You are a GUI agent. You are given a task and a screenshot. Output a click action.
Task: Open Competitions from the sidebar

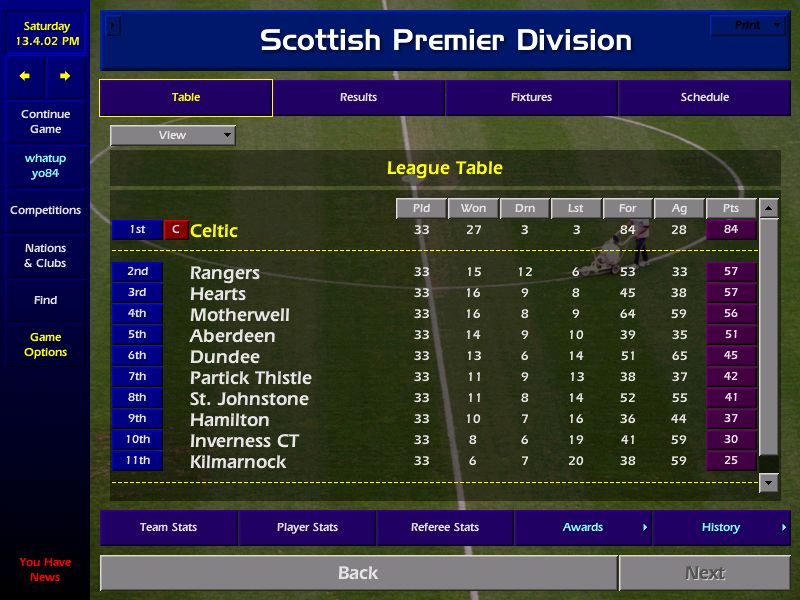(45, 211)
